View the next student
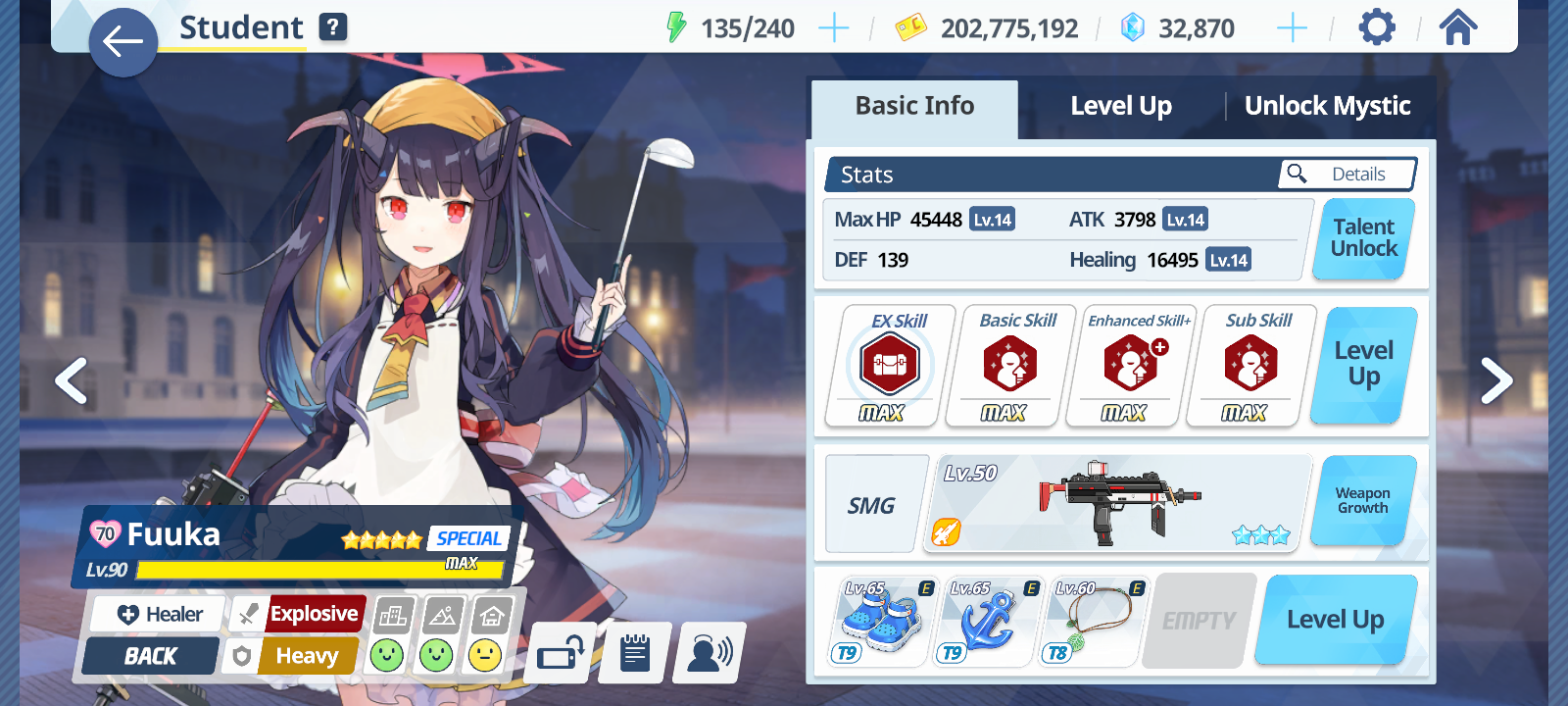This screenshot has height=706, width=1568. point(1495,380)
